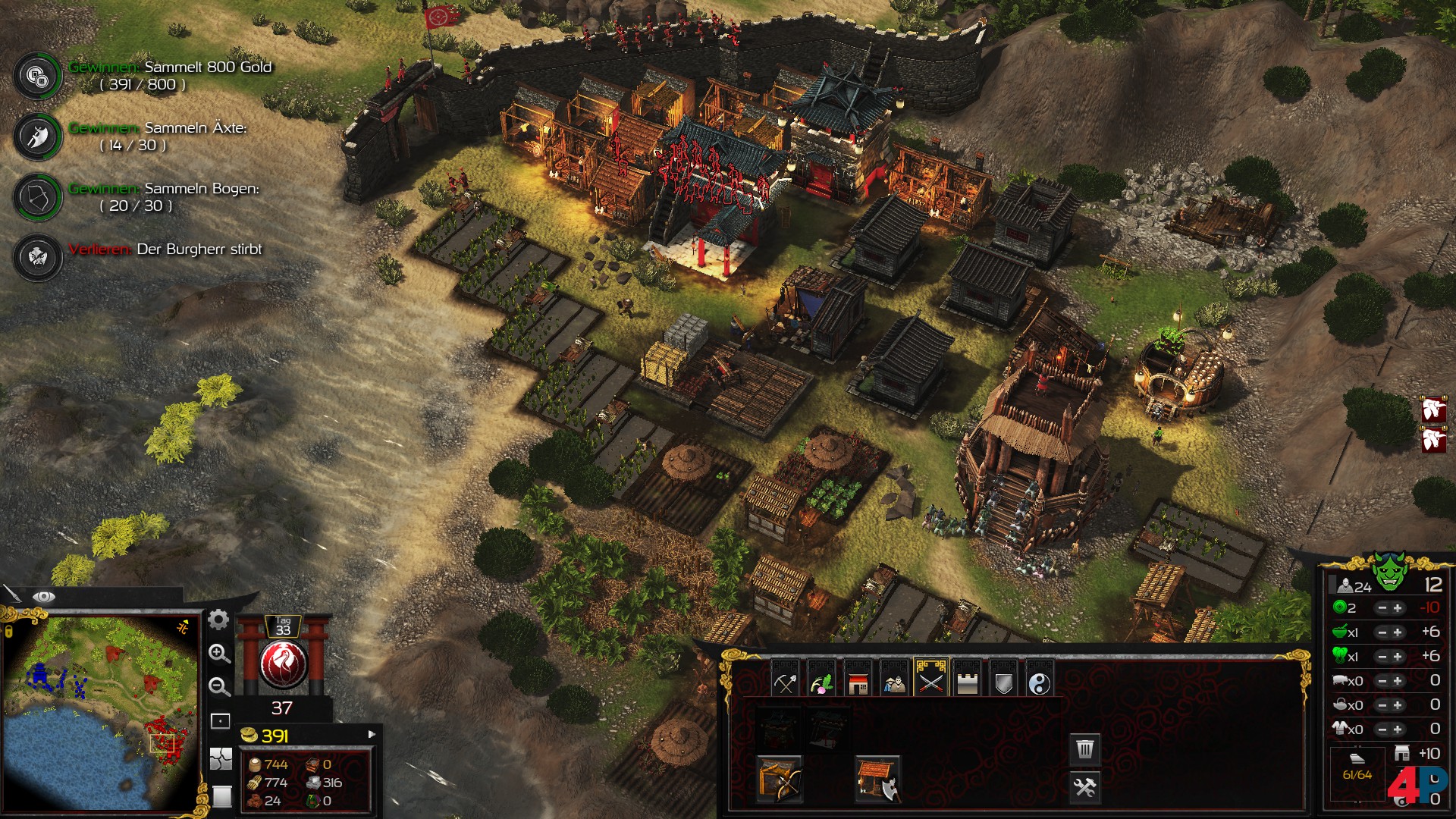The height and width of the screenshot is (819, 1456).
Task: Zoom out with the magnifier minus button
Action: (x=219, y=687)
